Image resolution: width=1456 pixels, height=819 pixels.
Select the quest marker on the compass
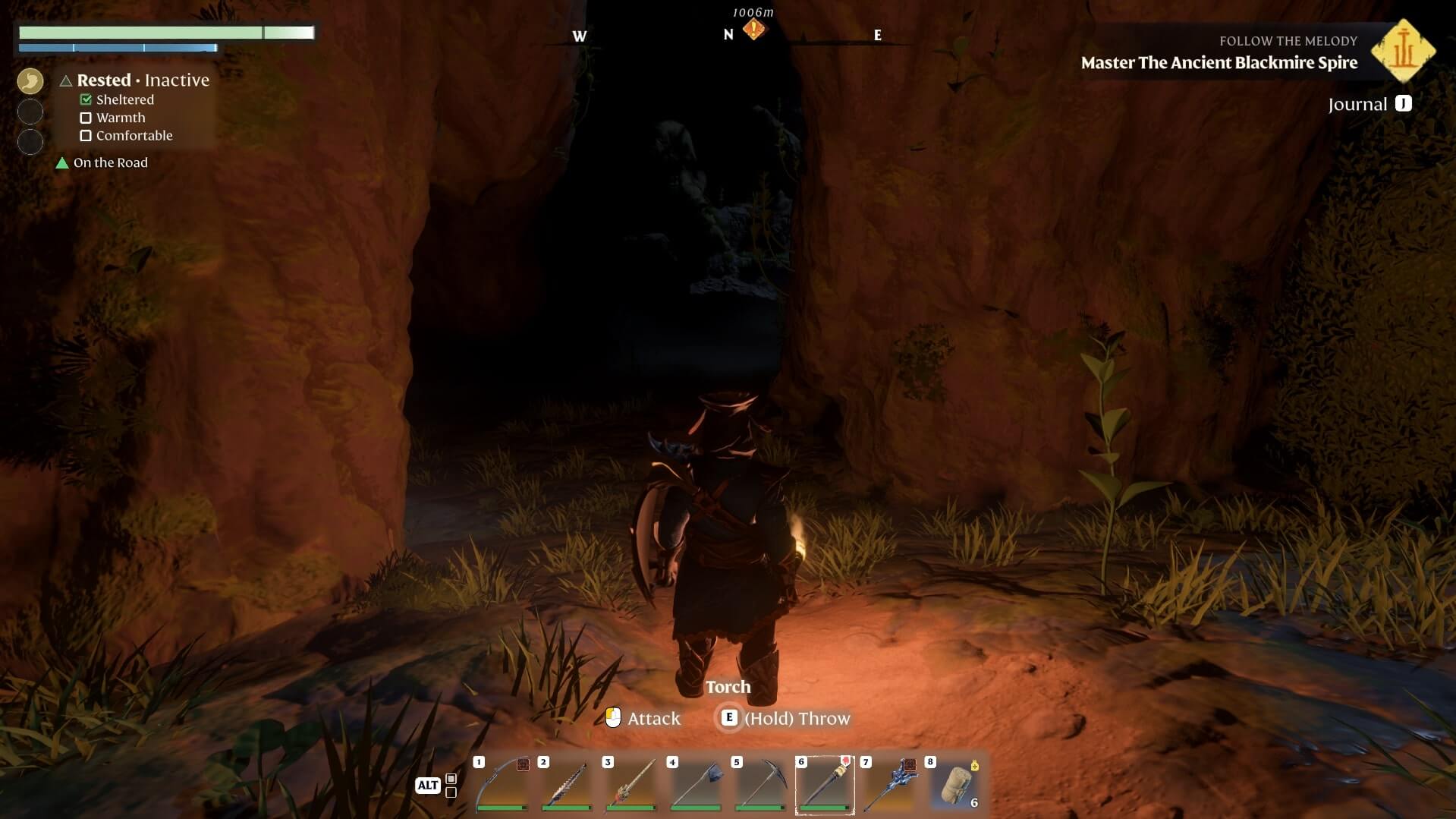(x=753, y=30)
